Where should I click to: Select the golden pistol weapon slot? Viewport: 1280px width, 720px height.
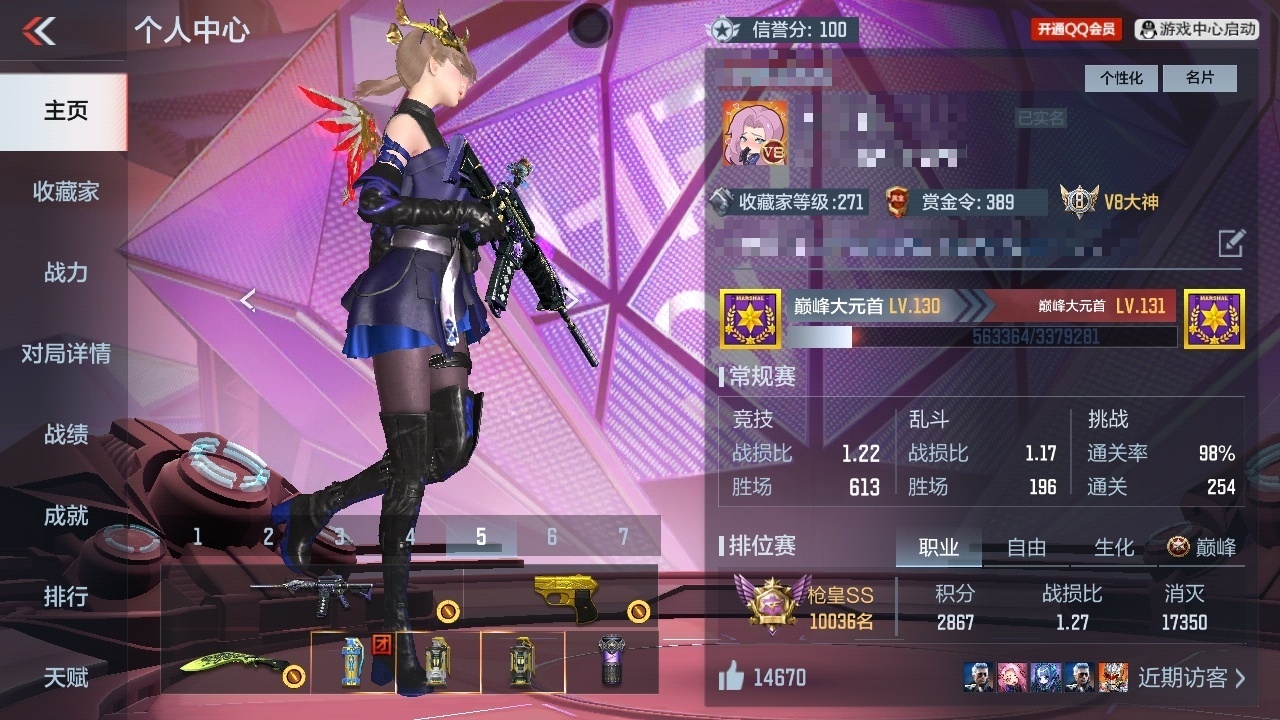(565, 595)
